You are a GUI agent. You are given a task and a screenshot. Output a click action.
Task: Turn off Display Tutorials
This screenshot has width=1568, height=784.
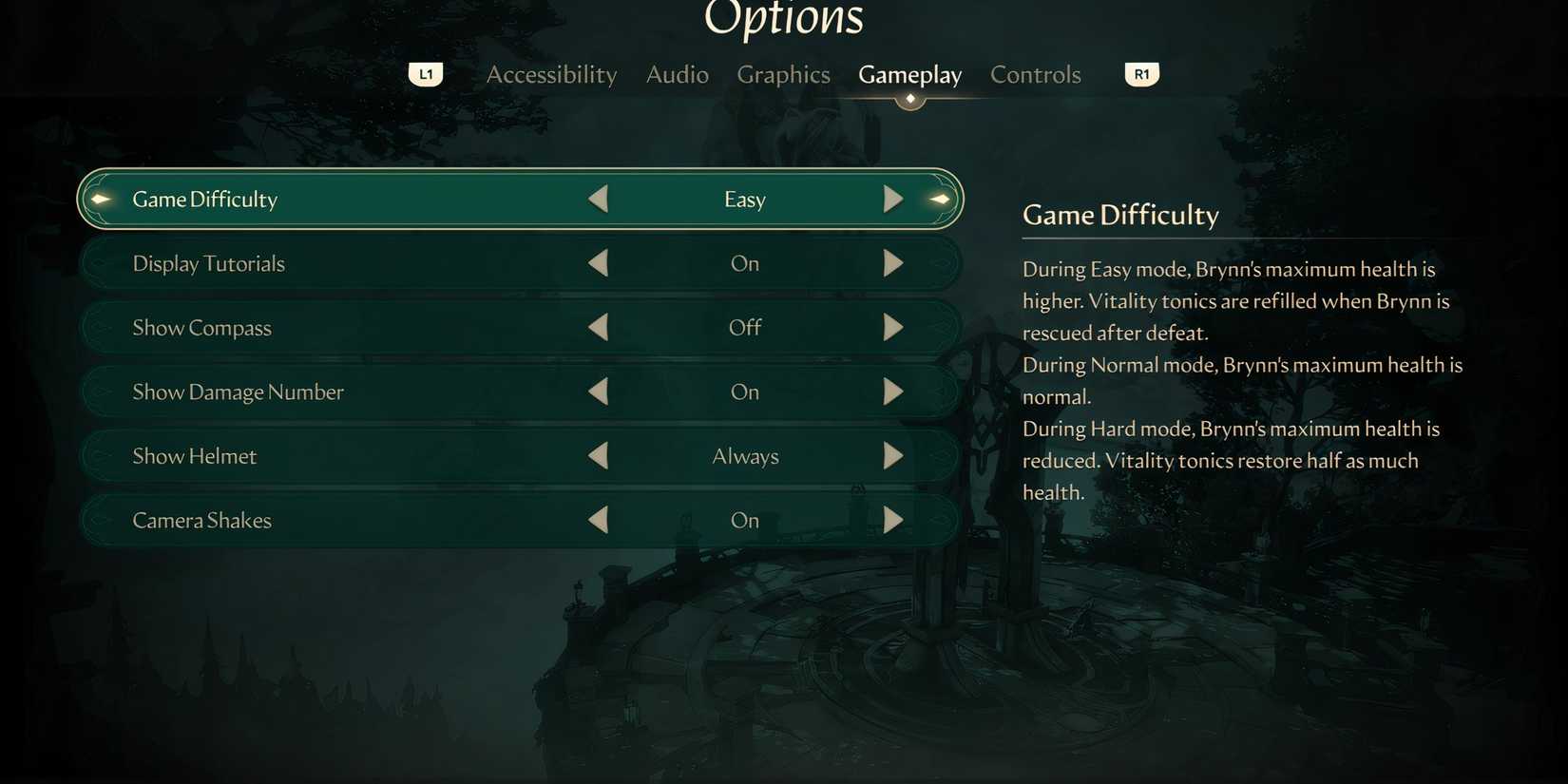(891, 263)
